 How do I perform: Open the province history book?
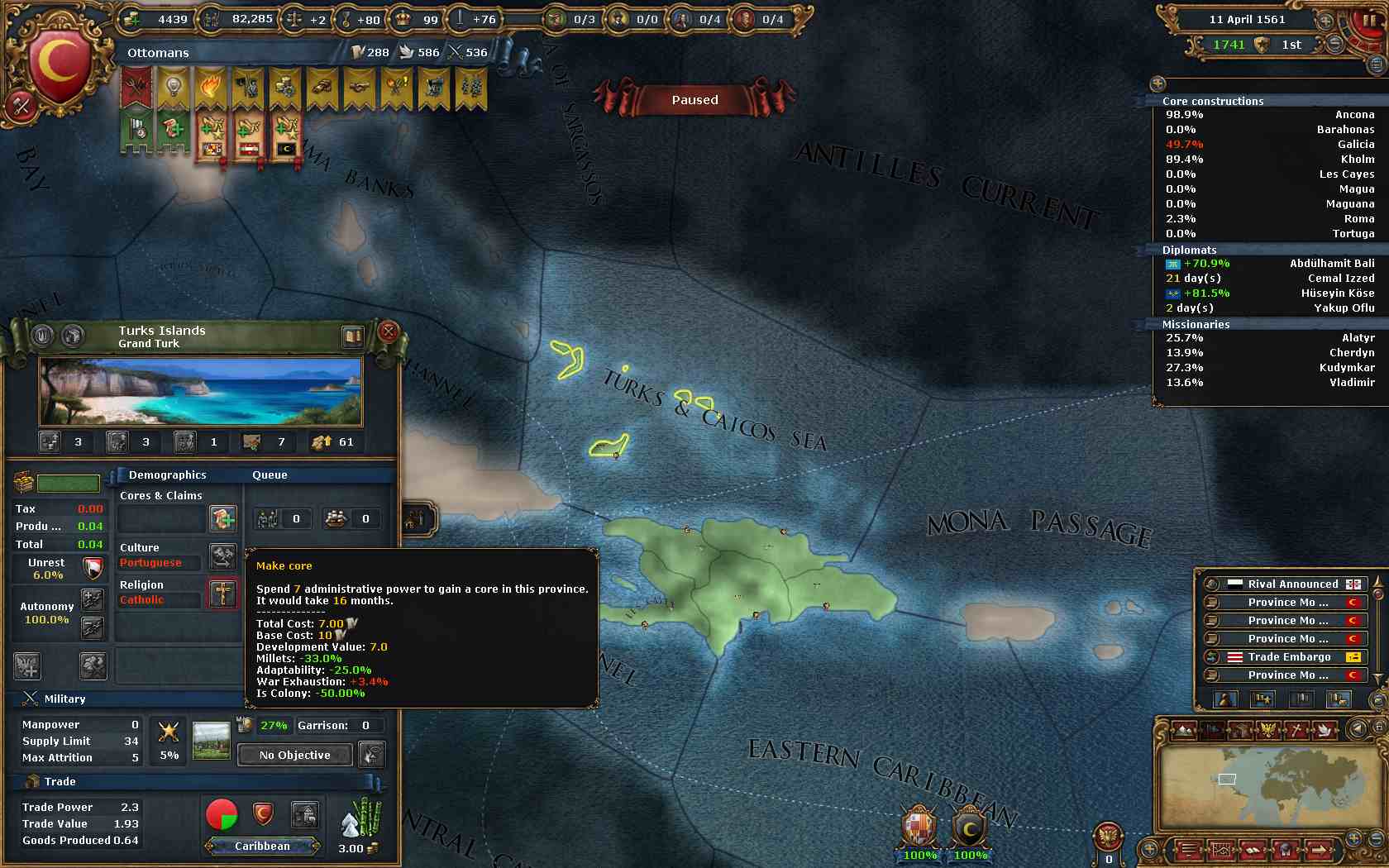point(352,336)
